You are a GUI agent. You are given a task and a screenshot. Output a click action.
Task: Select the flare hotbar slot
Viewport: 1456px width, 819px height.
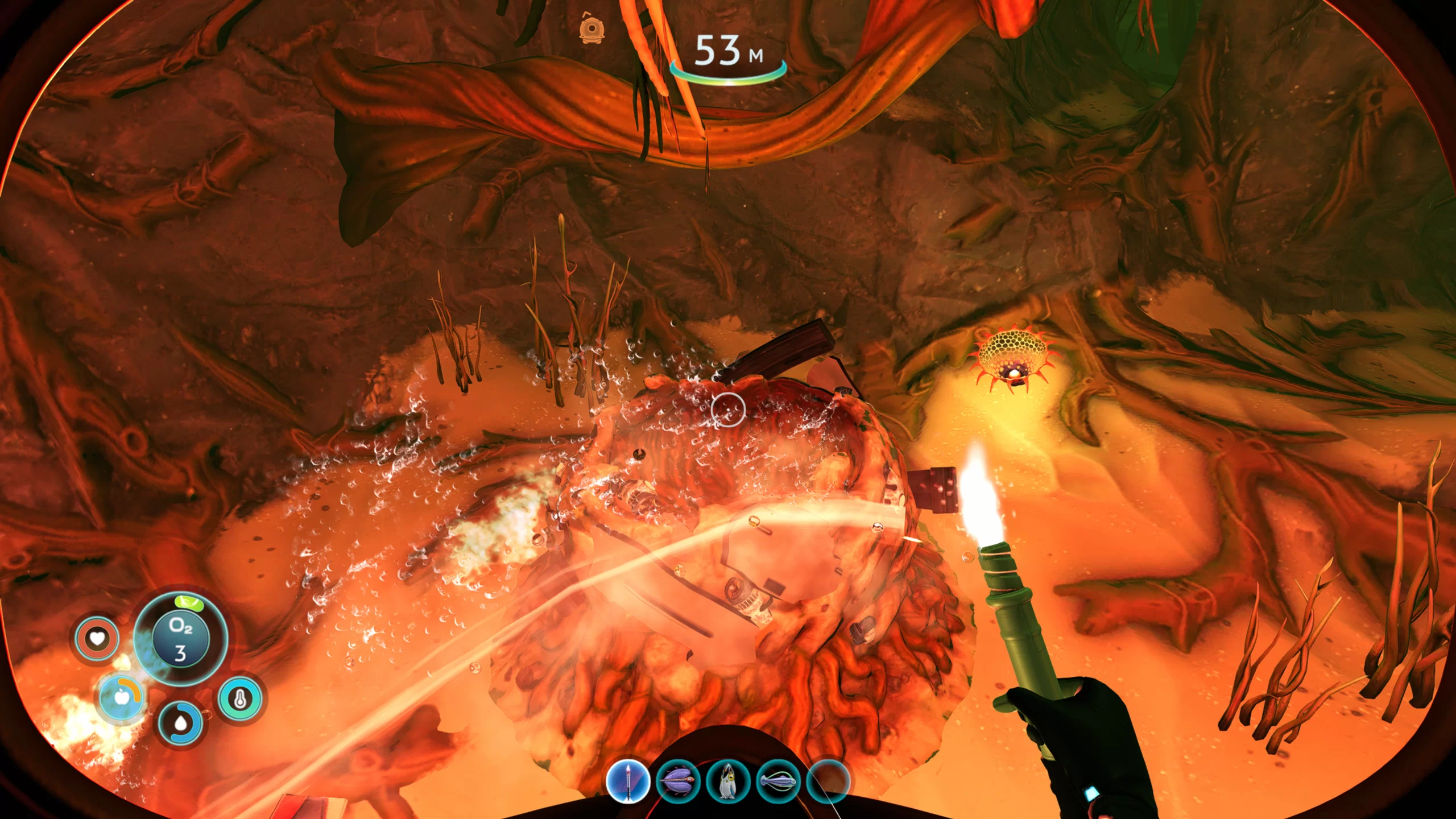(628, 781)
